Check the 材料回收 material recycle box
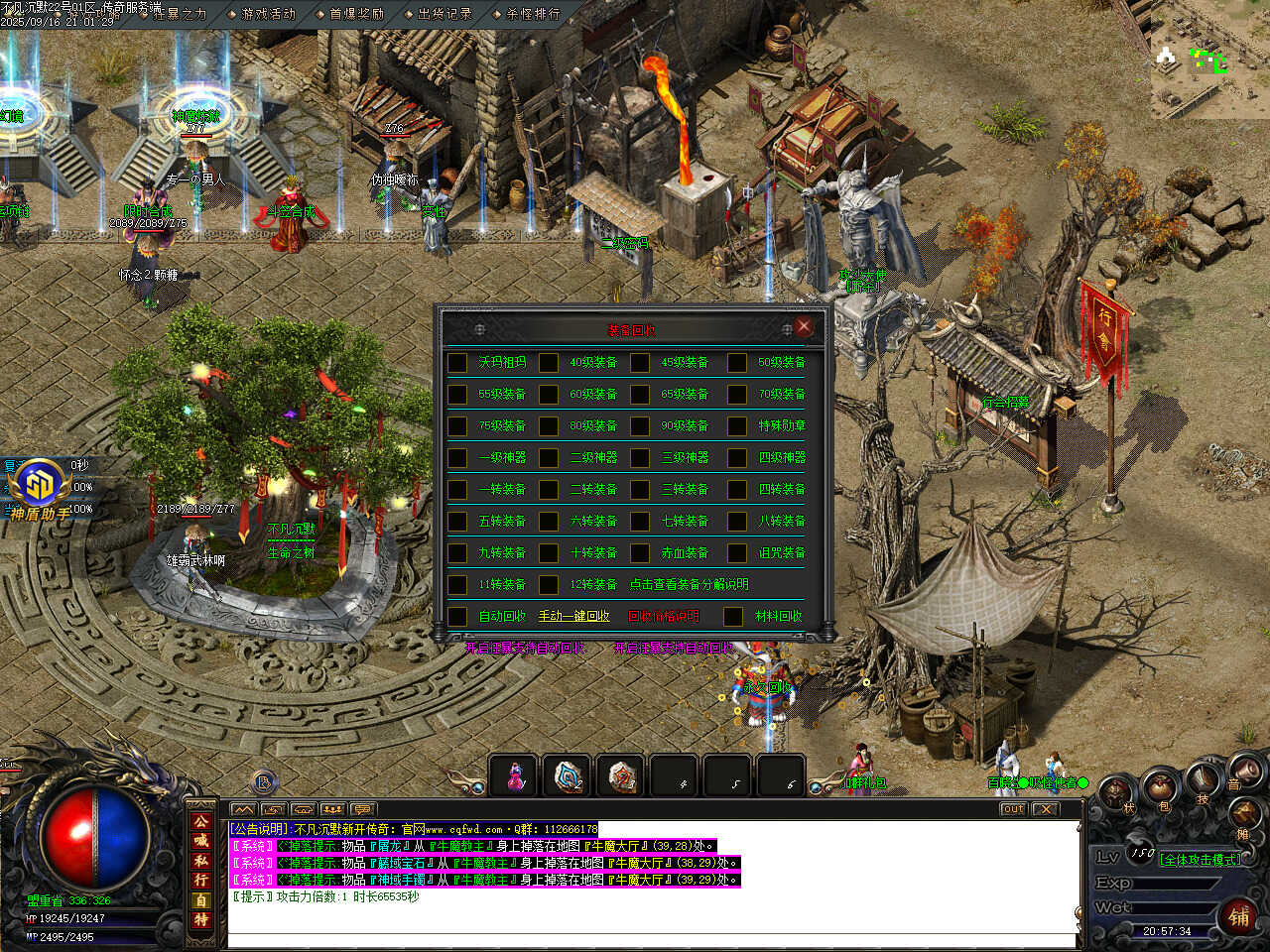 pyautogui.click(x=733, y=617)
